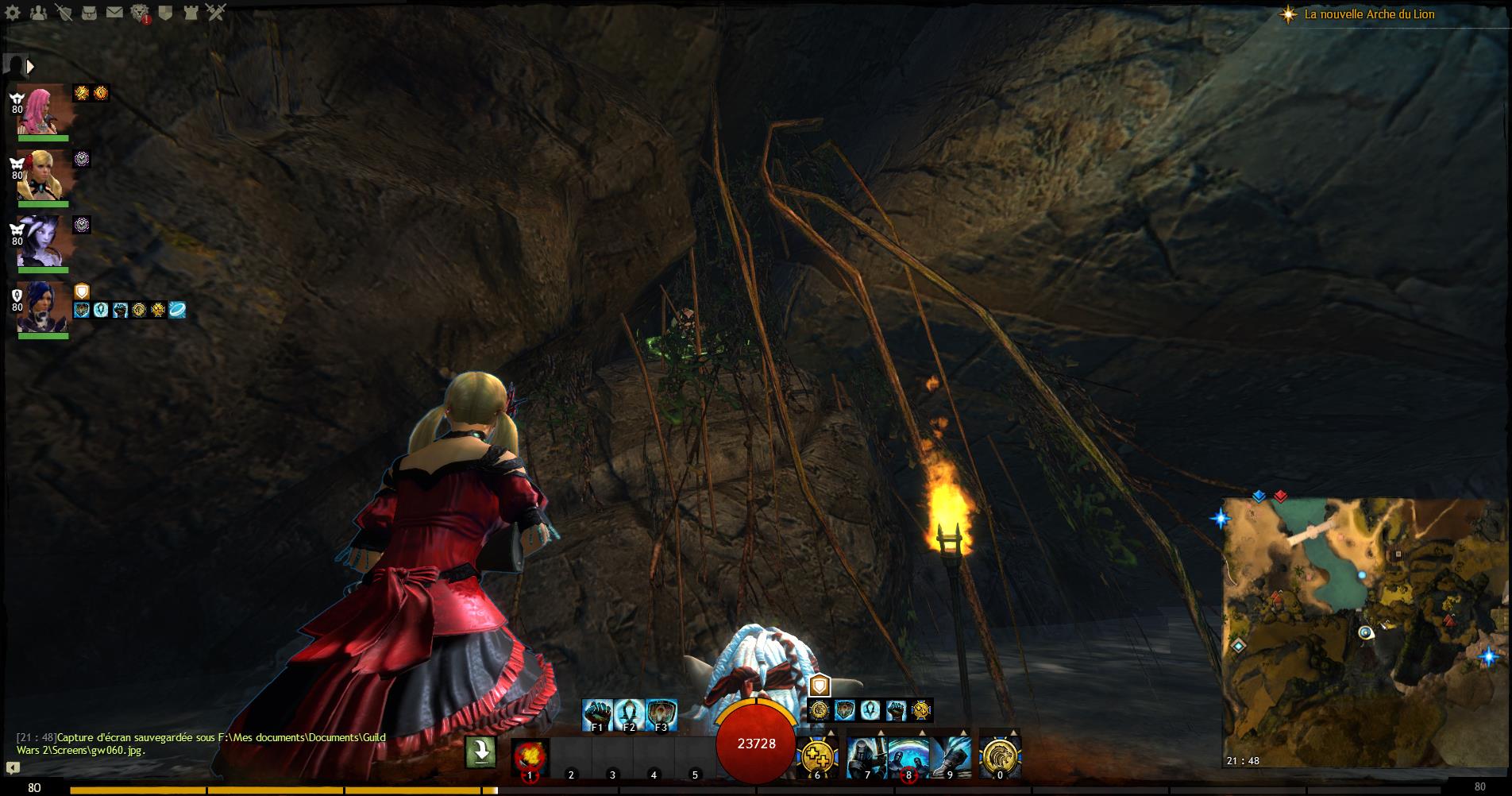Activate the armored knight skill in slot 7
The height and width of the screenshot is (796, 1512).
[x=866, y=755]
